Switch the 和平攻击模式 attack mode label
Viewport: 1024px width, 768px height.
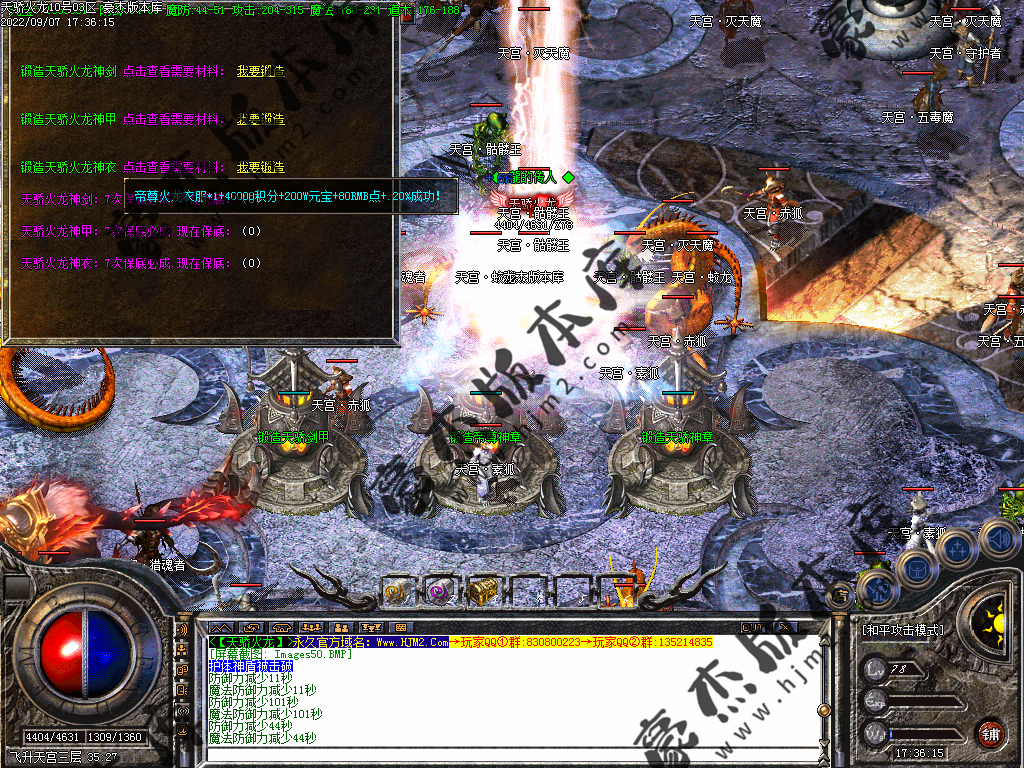point(902,631)
